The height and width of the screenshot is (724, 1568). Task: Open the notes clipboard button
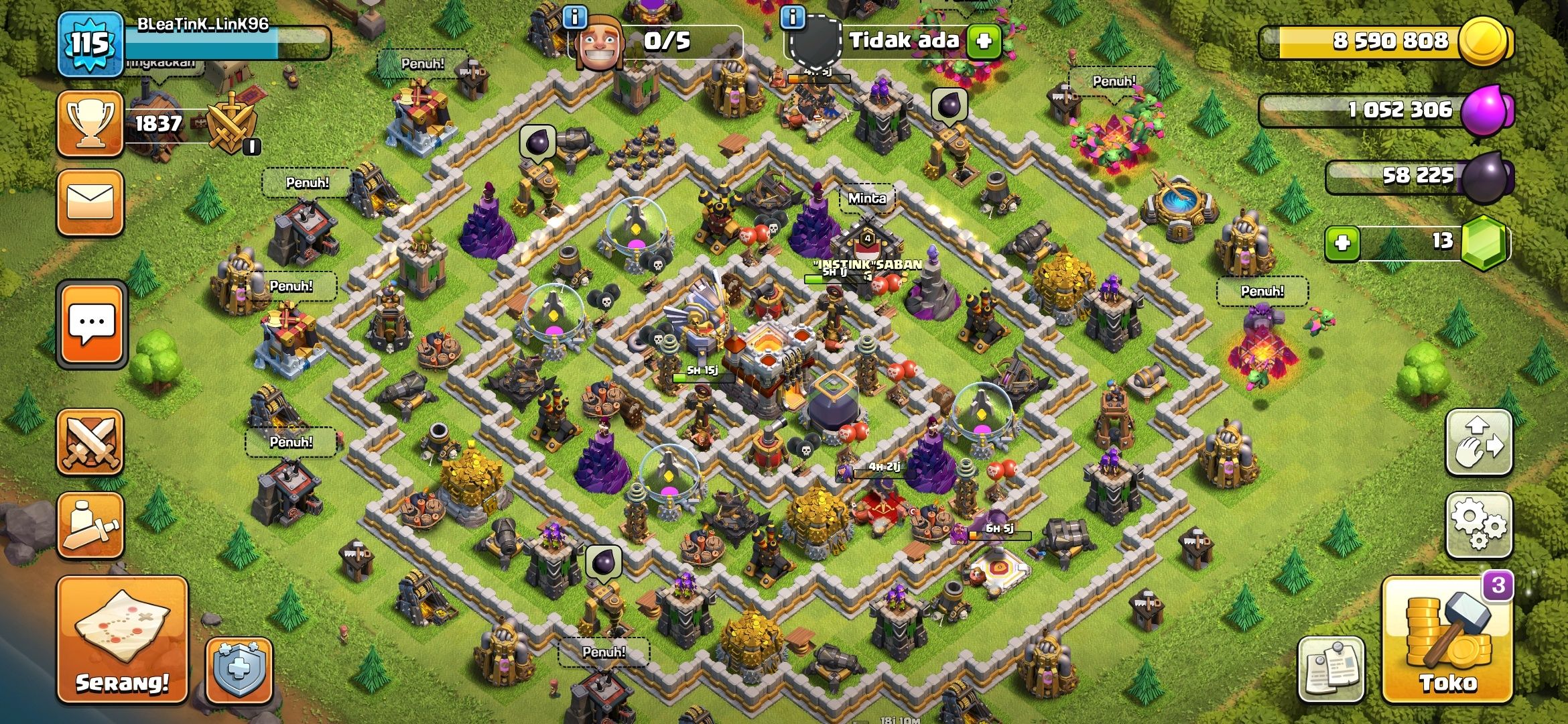click(x=1331, y=670)
